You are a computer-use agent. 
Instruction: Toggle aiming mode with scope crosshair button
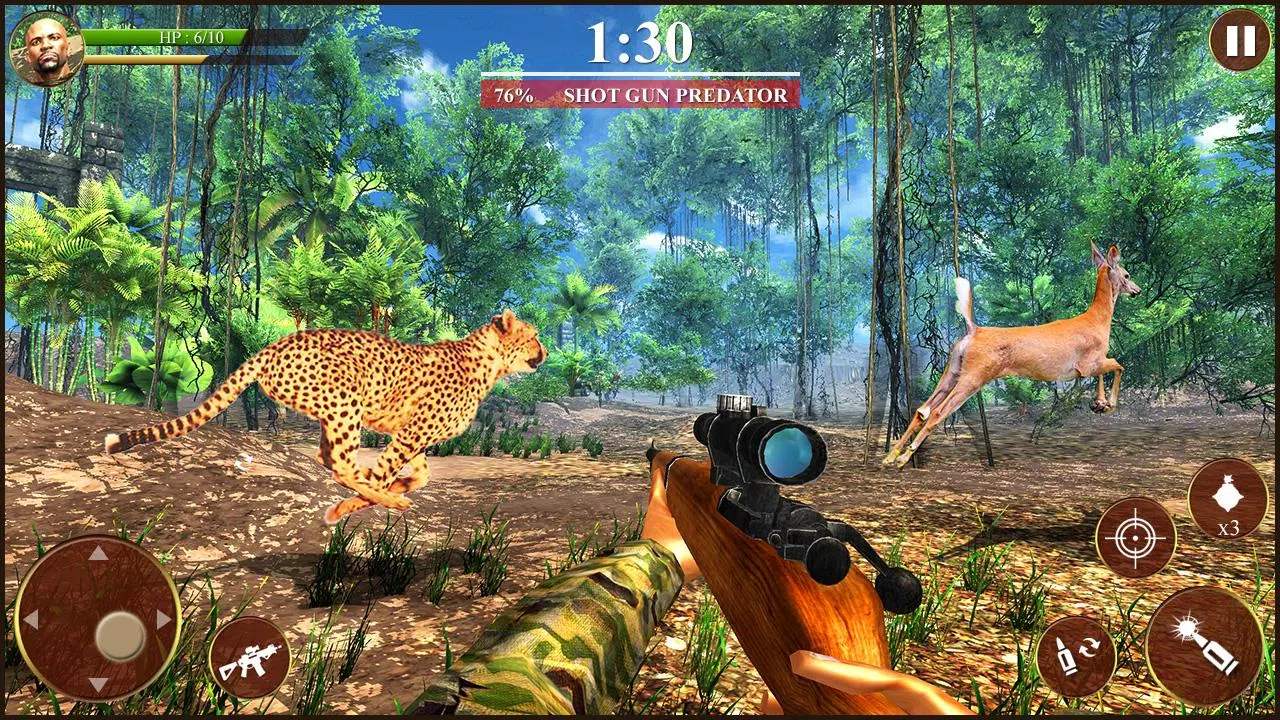(1135, 537)
